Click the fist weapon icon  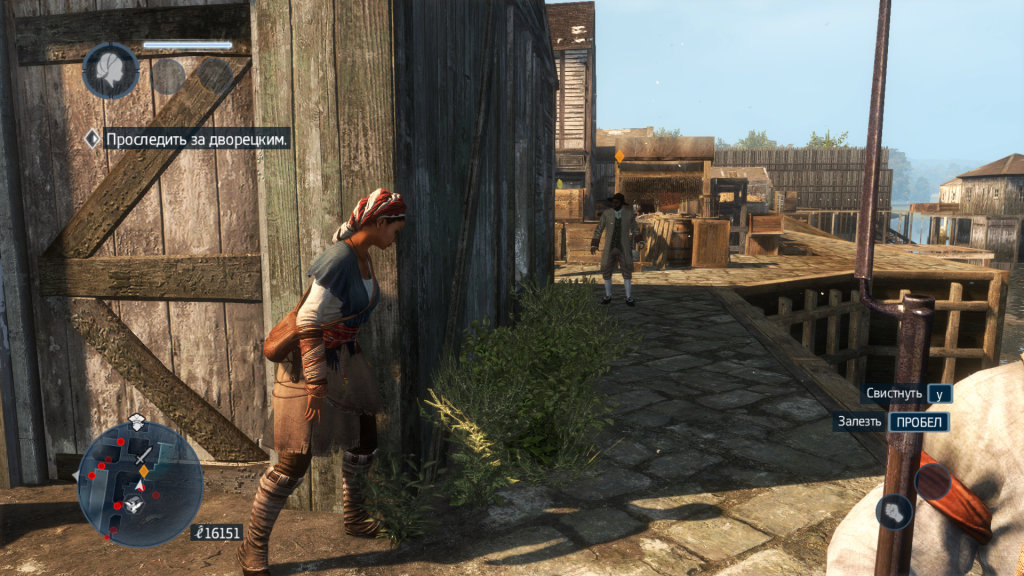893,512
